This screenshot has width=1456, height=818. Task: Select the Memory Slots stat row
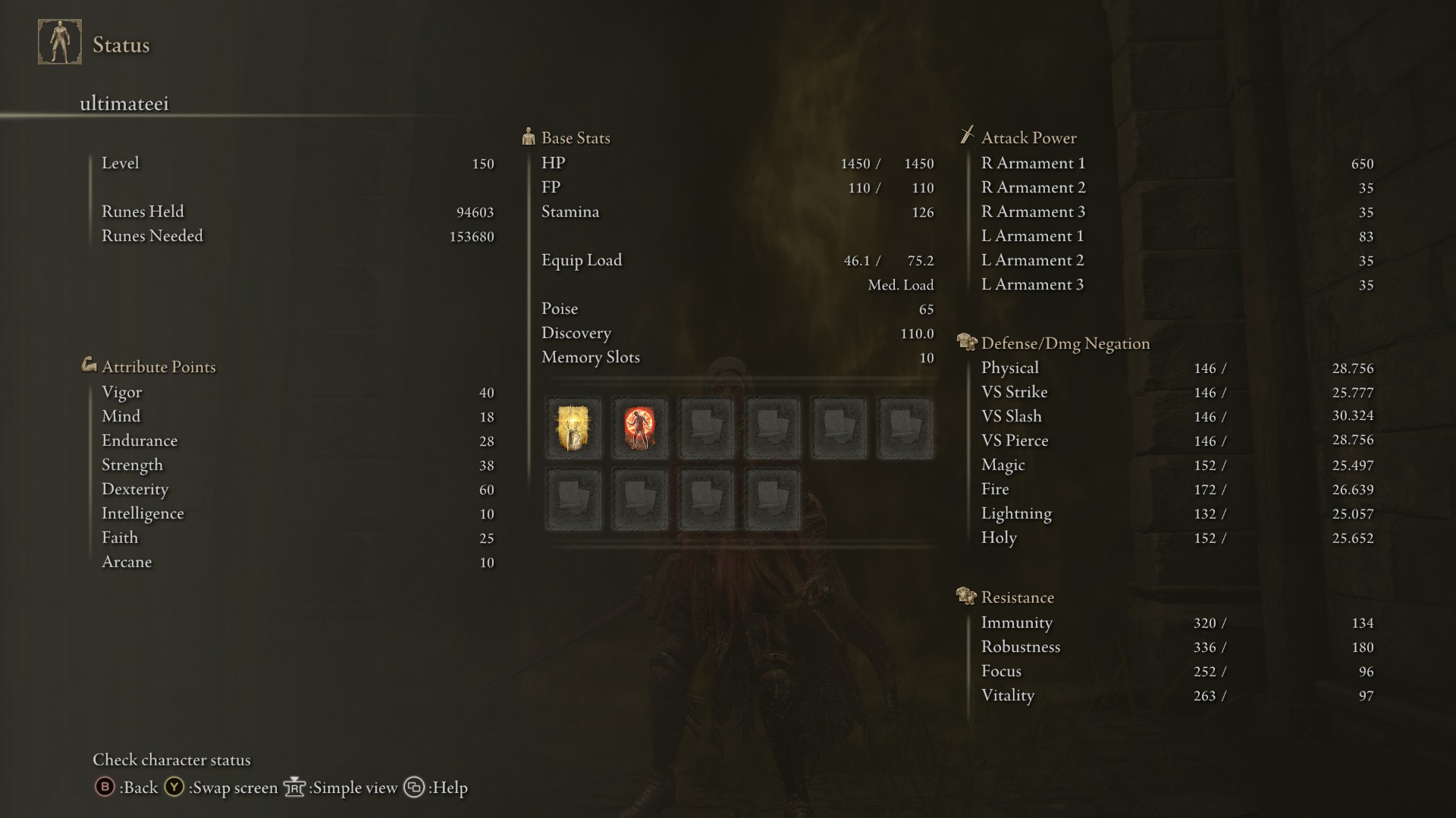click(x=737, y=357)
